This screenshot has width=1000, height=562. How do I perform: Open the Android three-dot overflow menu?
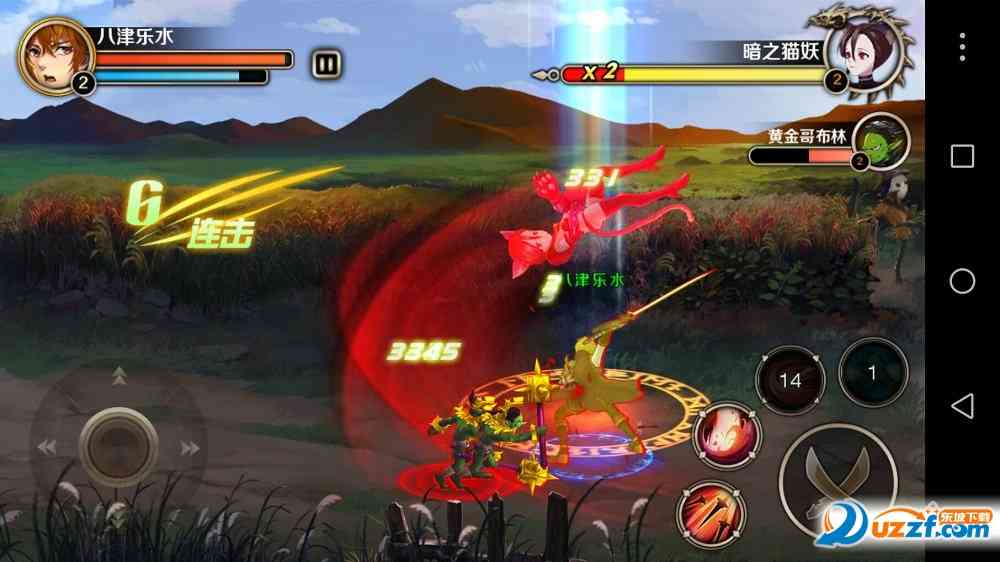click(962, 45)
